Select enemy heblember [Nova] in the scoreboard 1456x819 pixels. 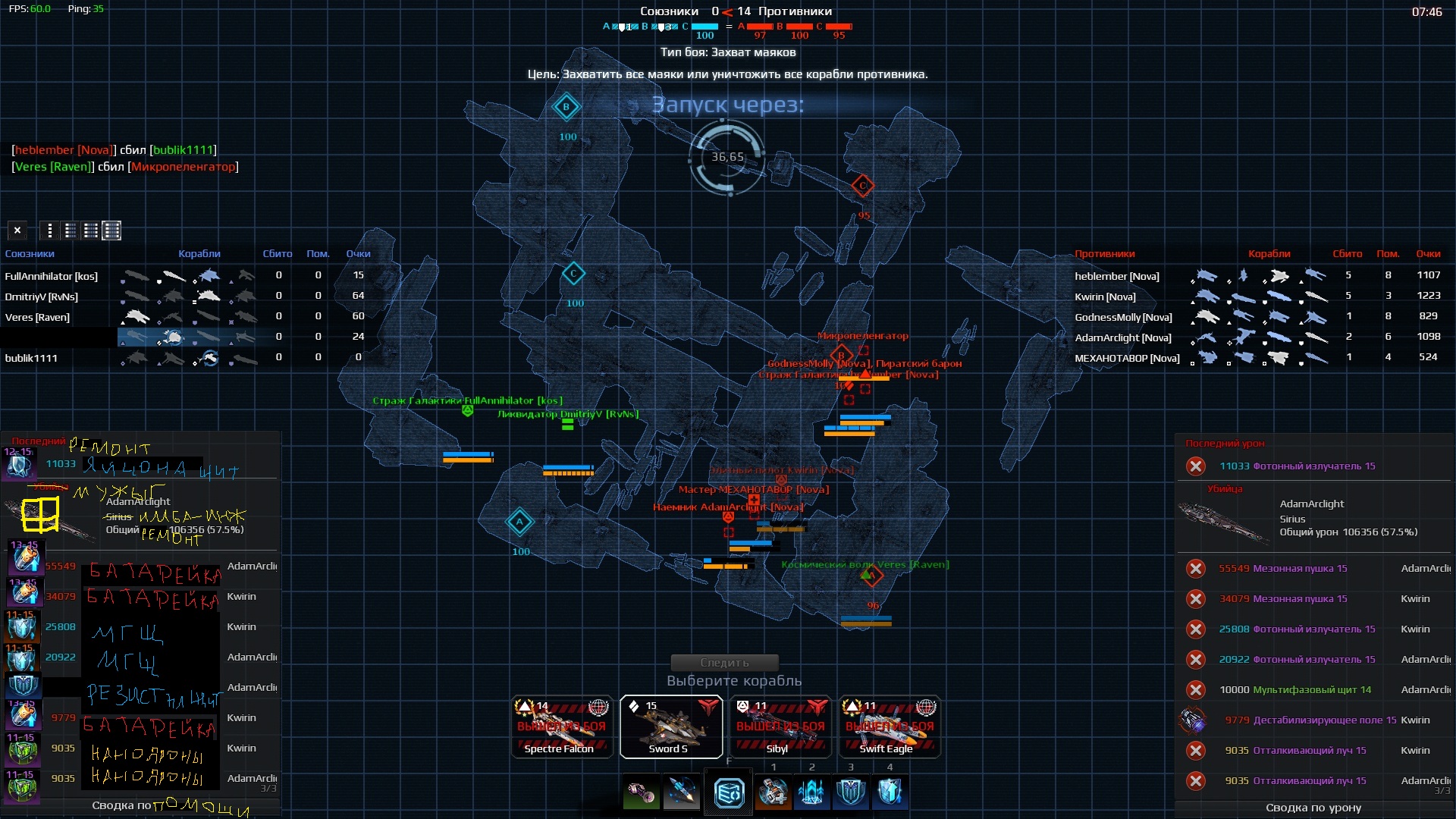pyautogui.click(x=1116, y=276)
